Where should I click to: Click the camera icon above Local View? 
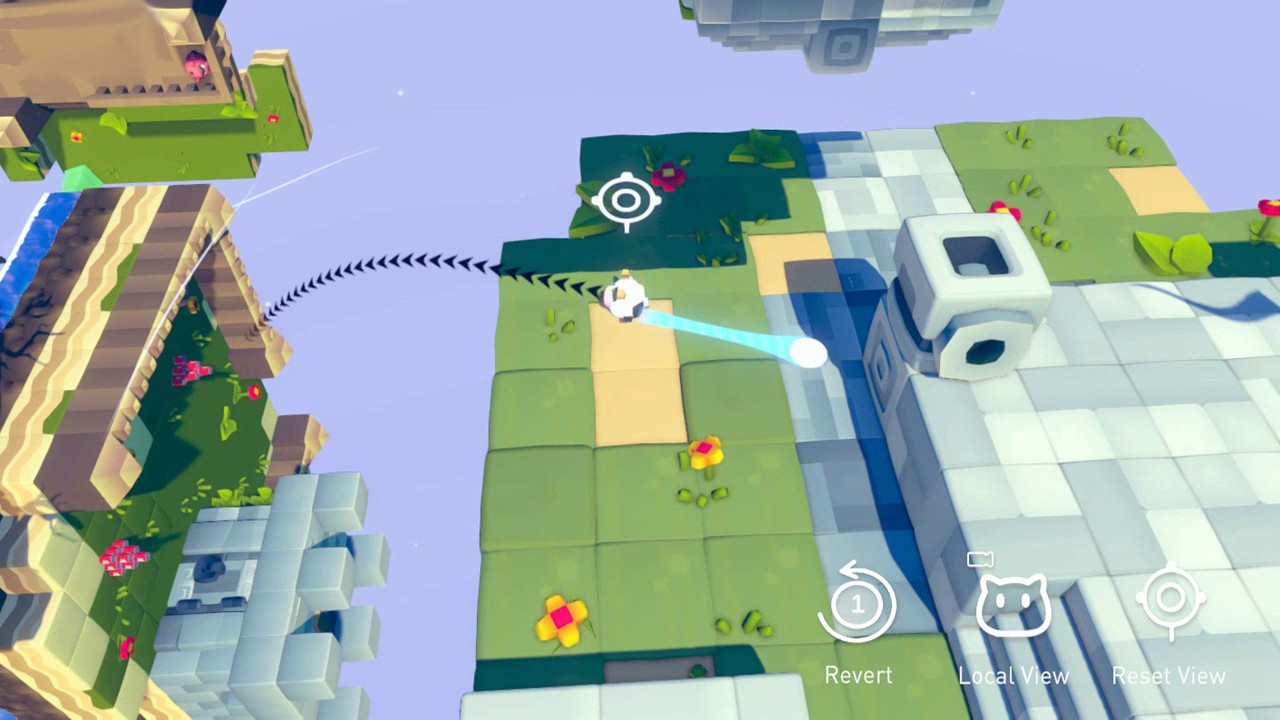[981, 559]
